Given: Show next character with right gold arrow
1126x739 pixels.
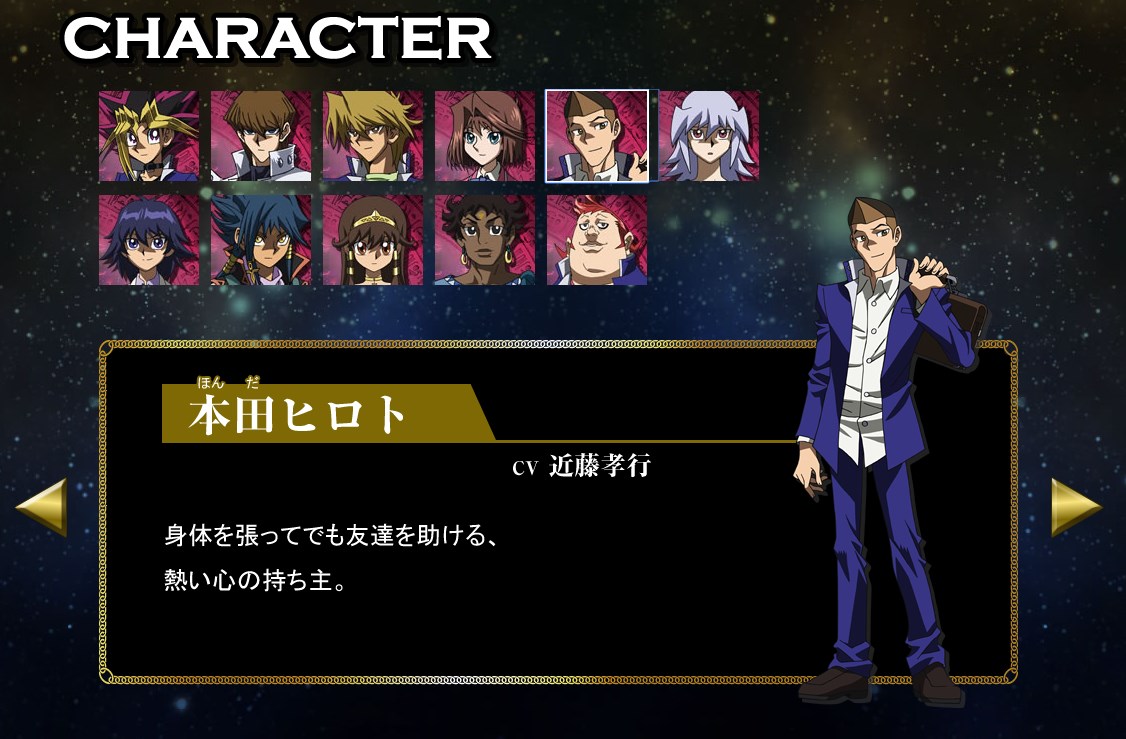Looking at the screenshot, I should 1076,507.
